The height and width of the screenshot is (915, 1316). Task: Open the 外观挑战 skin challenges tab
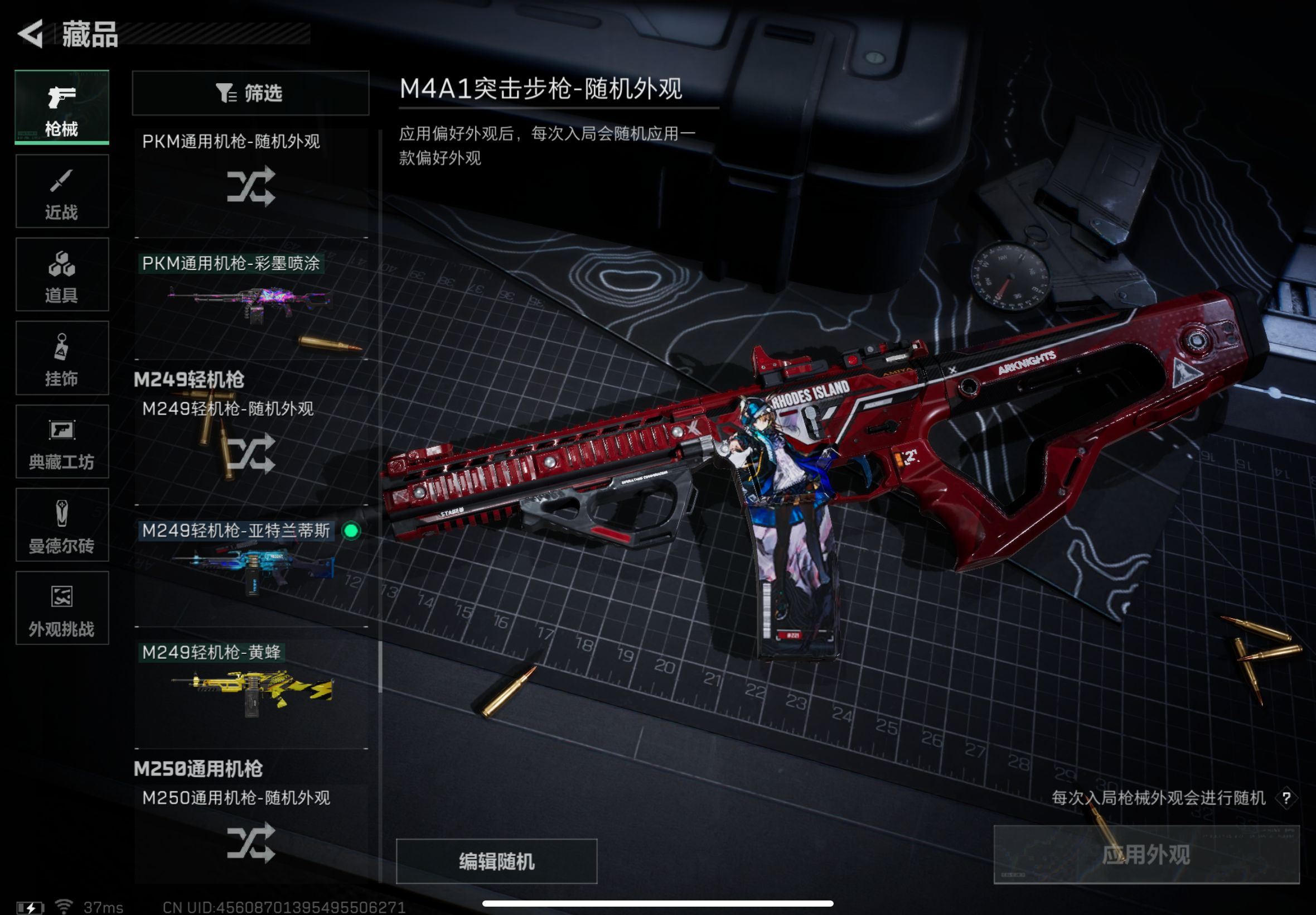[x=62, y=608]
